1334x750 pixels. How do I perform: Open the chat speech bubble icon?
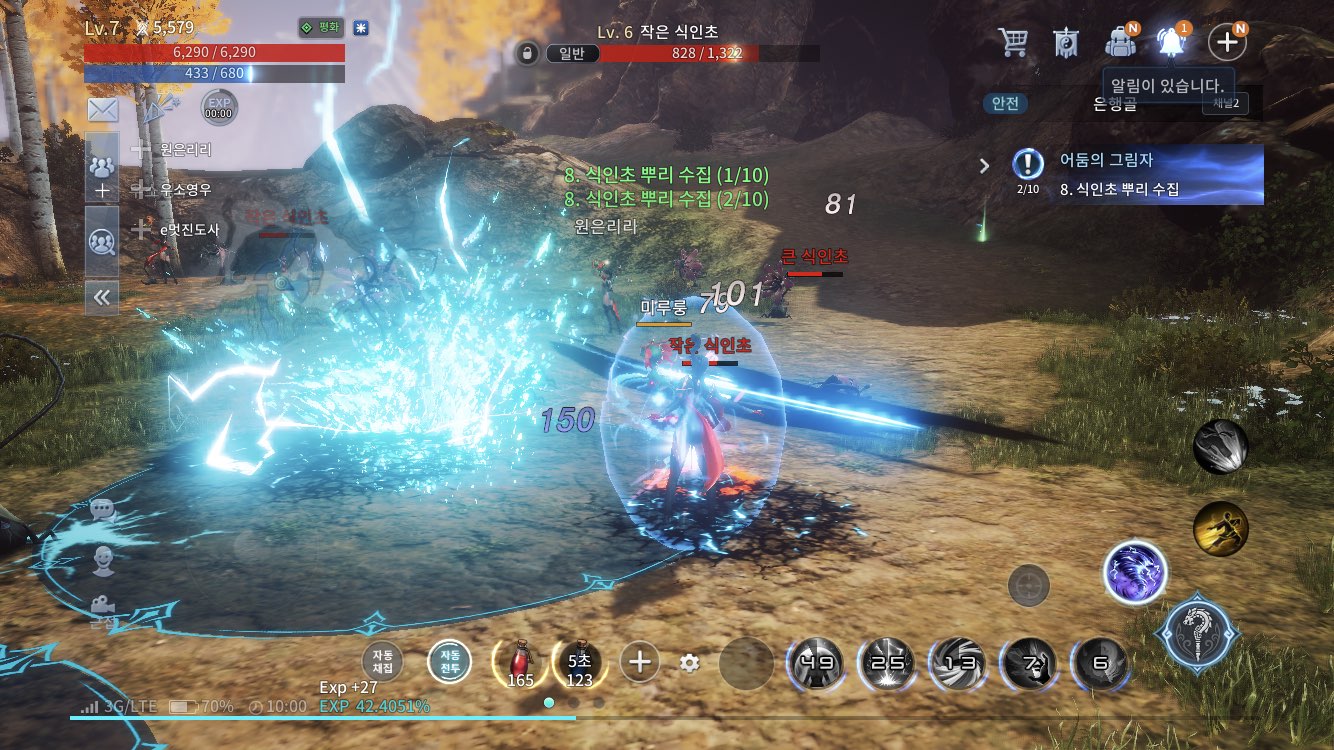pos(103,510)
